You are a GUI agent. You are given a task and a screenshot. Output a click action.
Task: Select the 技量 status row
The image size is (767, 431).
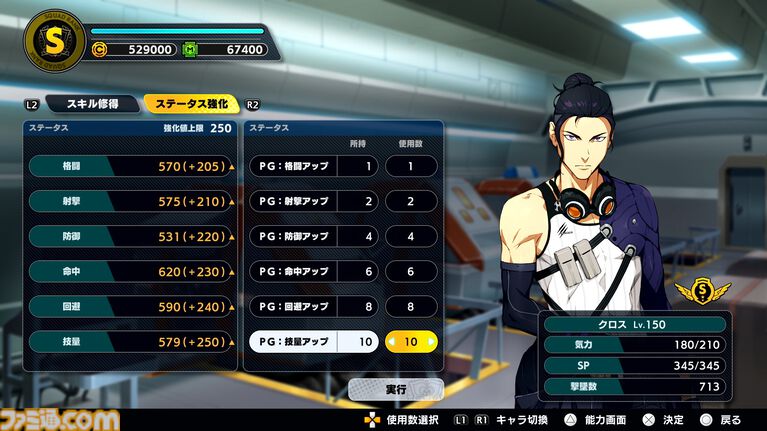point(133,341)
